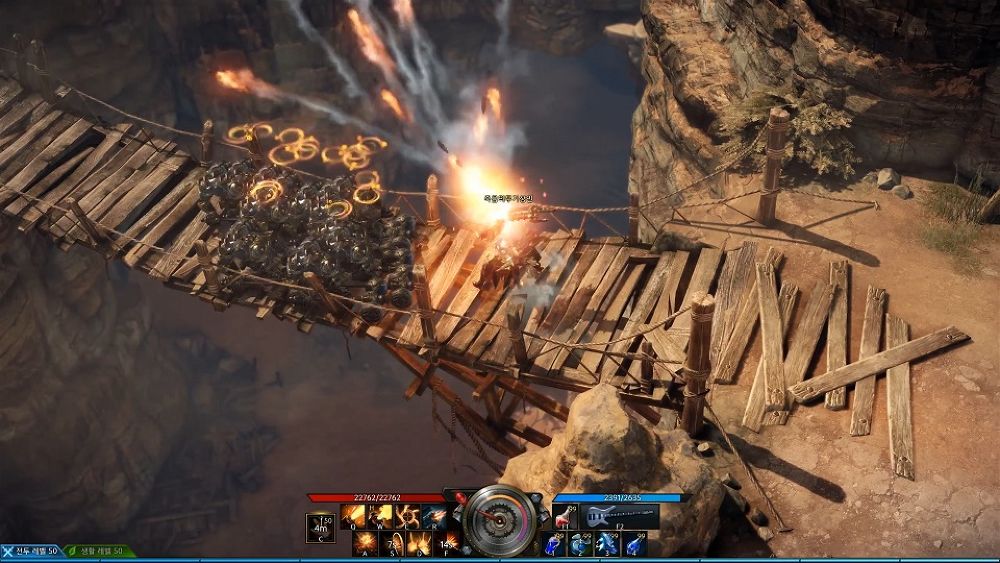Select the guitar item slot

[x=620, y=516]
